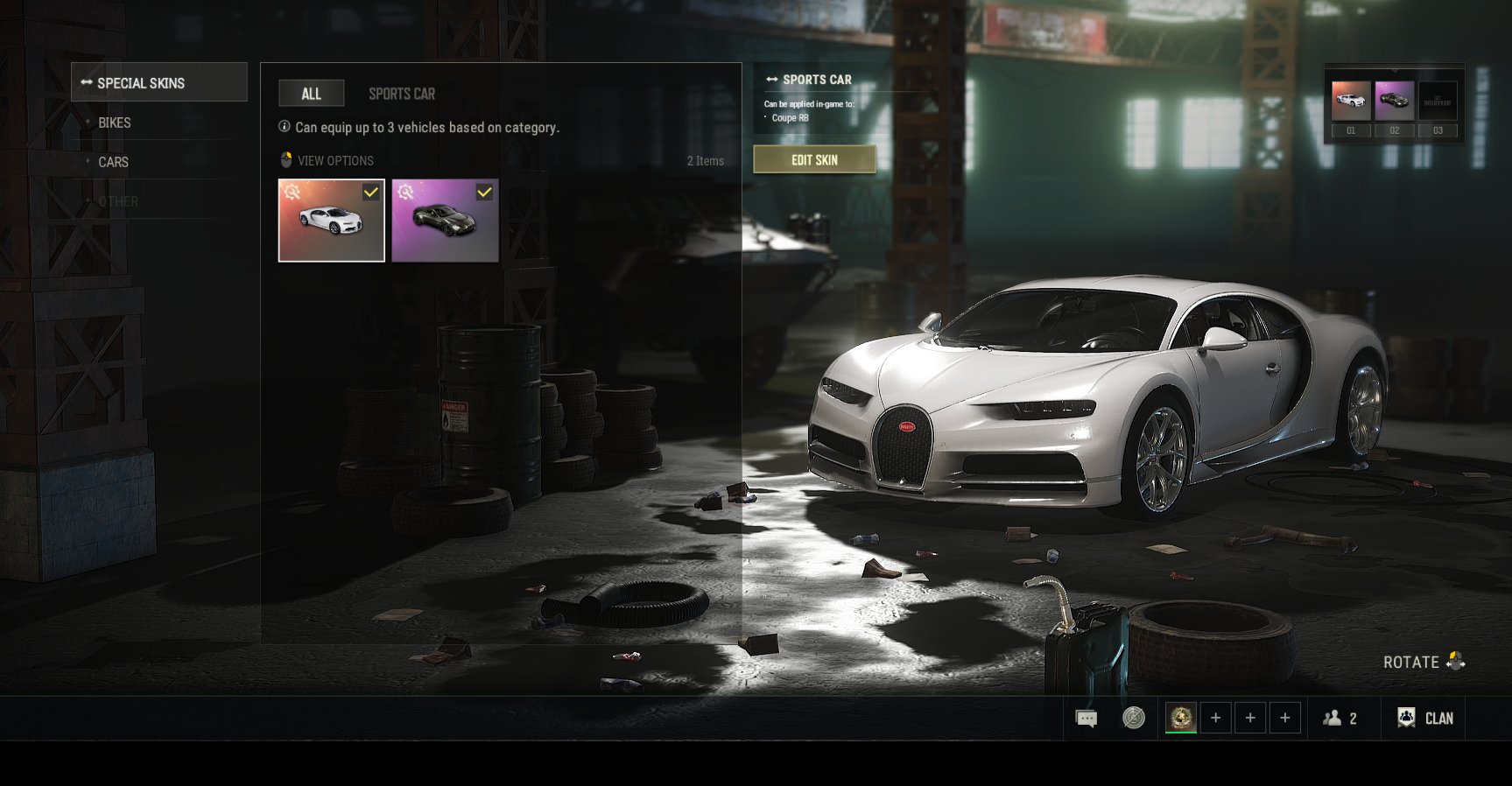Click the radar icon in bottom bar
The width and height of the screenshot is (1512, 786).
coord(1134,719)
